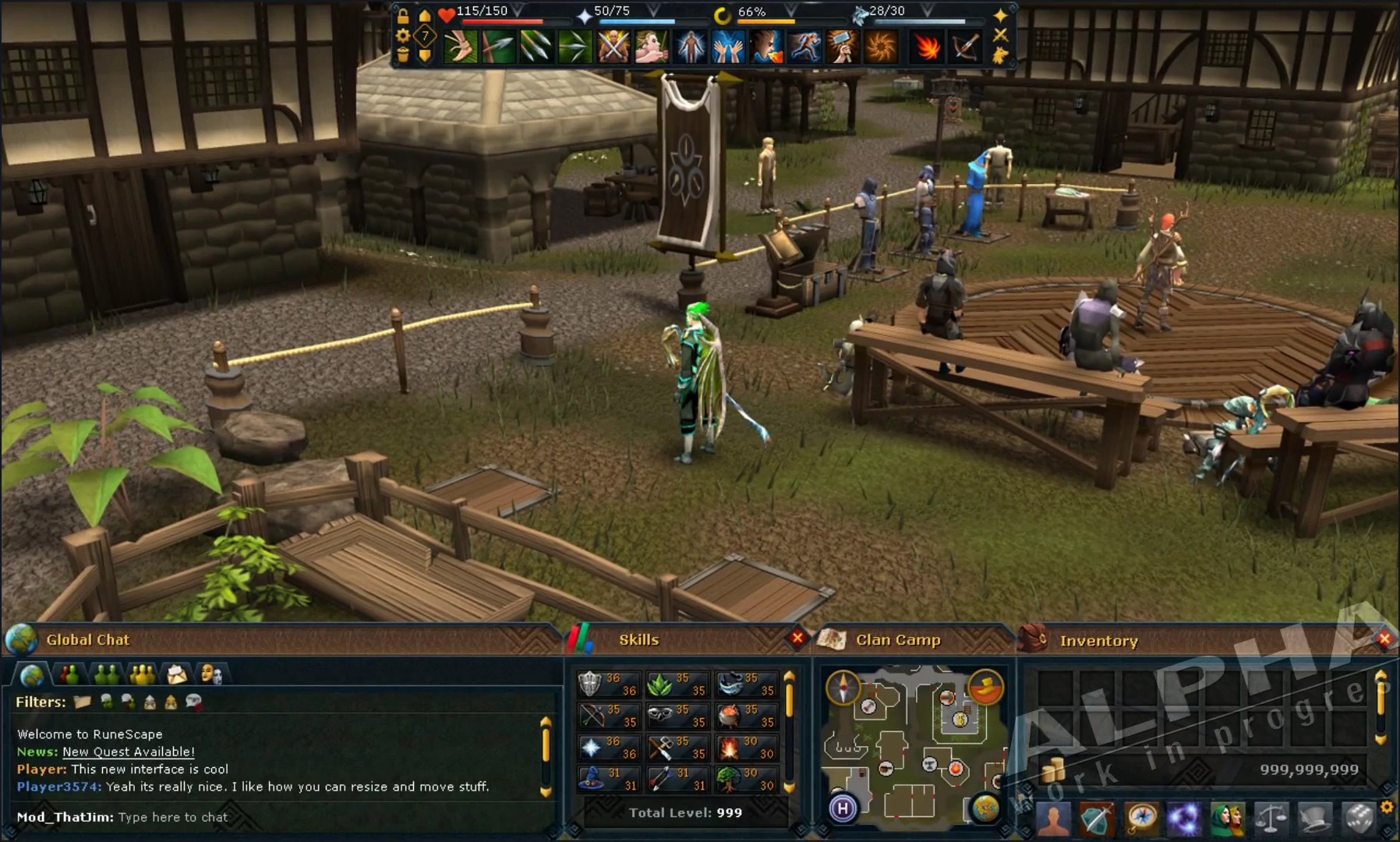Open action bar settings gear
The width and height of the screenshot is (1400, 842).
tap(403, 36)
